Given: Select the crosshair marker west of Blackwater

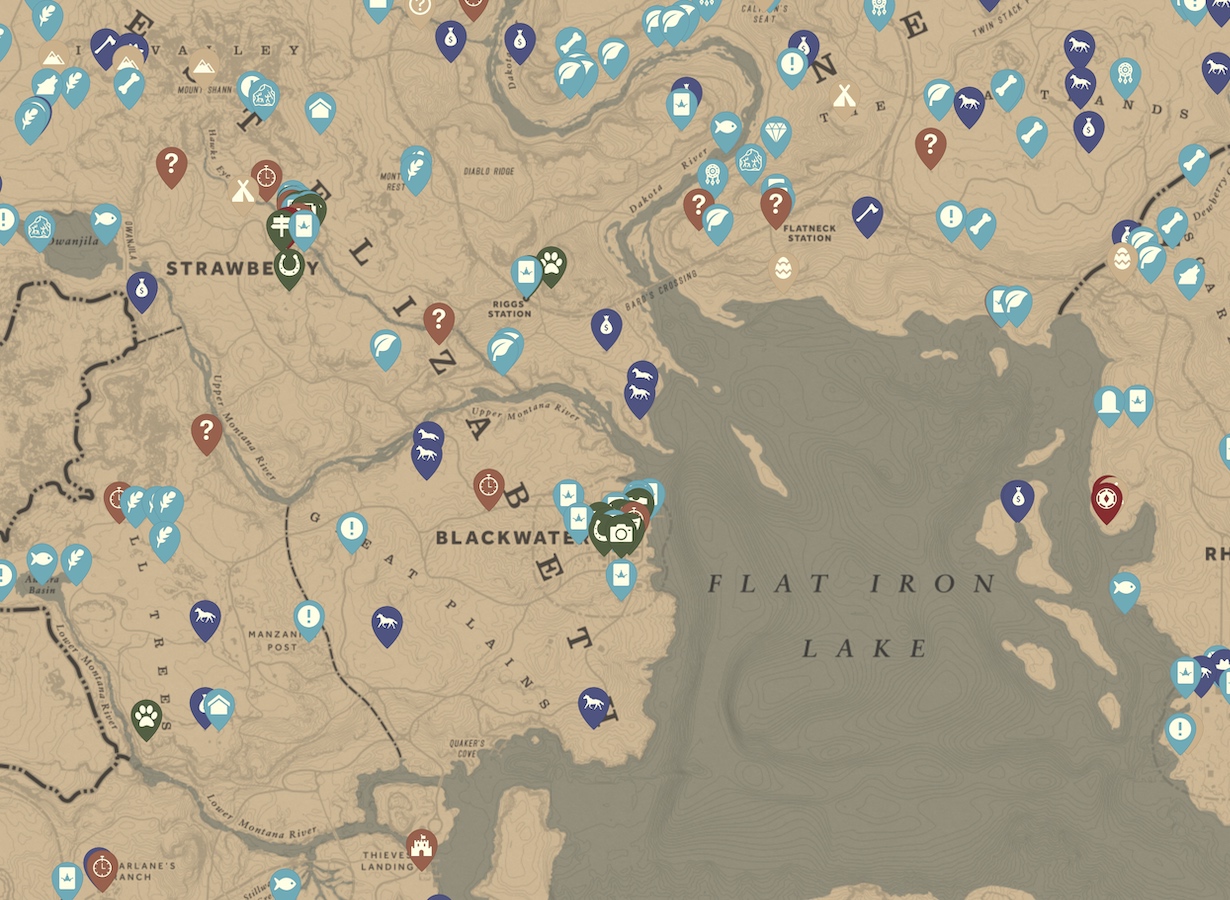Looking at the screenshot, I should 488,485.
